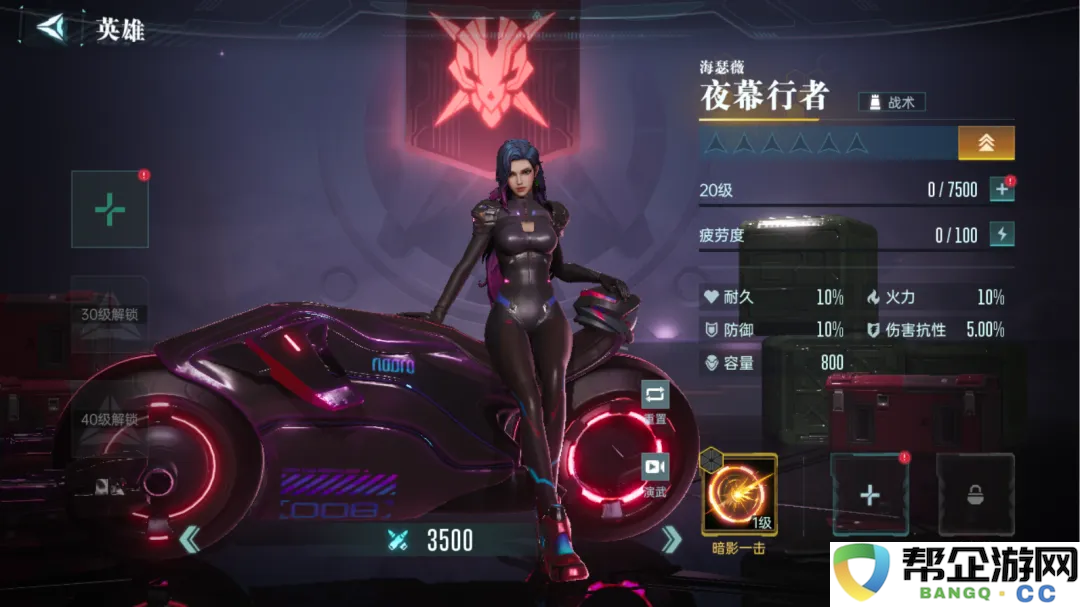The image size is (1080, 607).
Task: Open the empty plus skill slot
Action: [870, 495]
